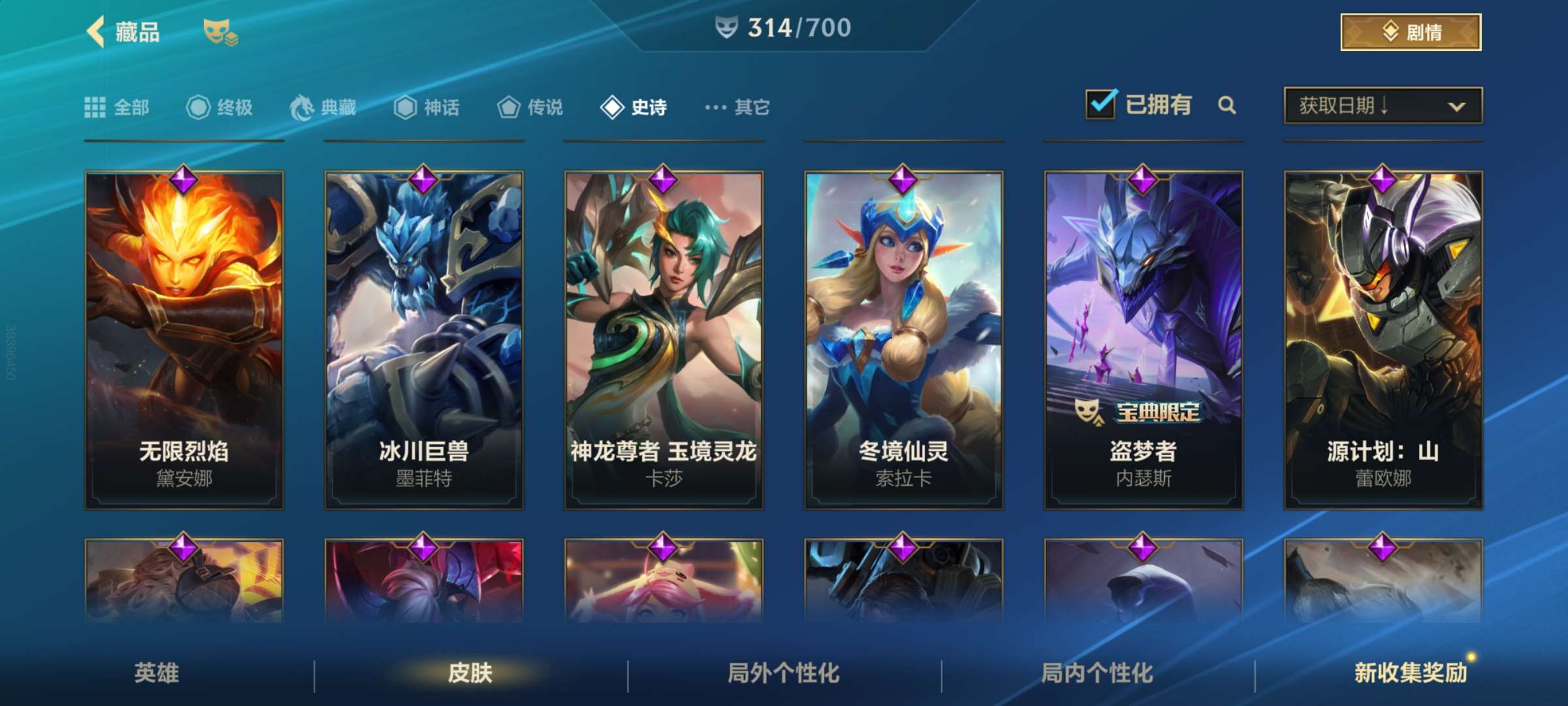The width and height of the screenshot is (1568, 706).
Task: Toggle the 已拥有 owned checkbox
Action: pos(1101,105)
